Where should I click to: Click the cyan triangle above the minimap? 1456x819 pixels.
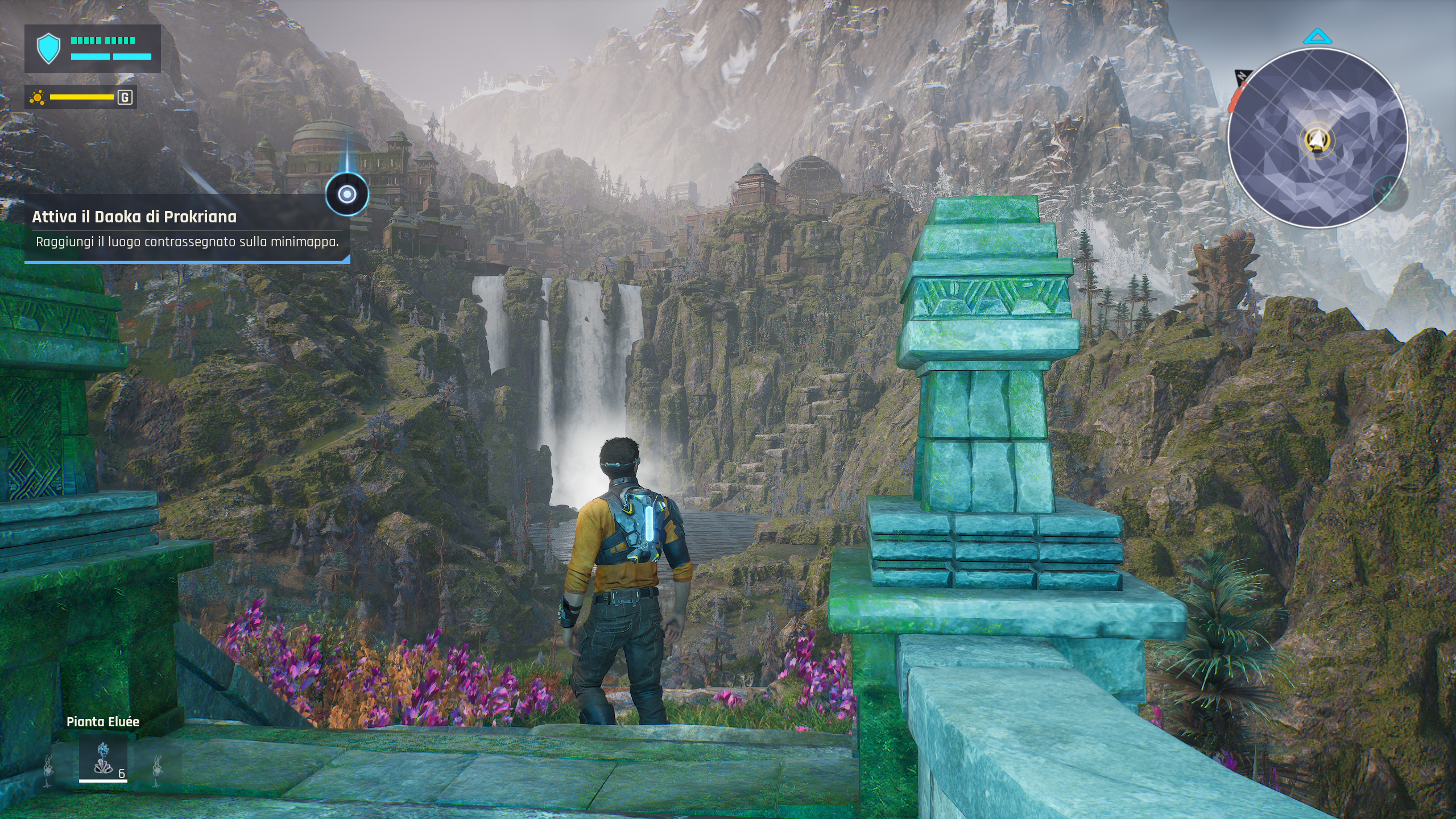1317,38
